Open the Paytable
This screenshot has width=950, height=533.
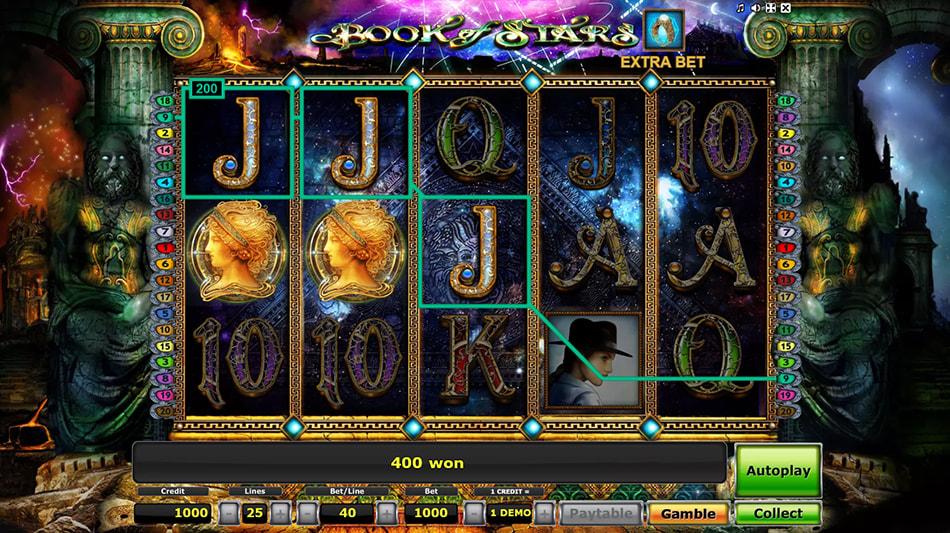click(x=601, y=513)
